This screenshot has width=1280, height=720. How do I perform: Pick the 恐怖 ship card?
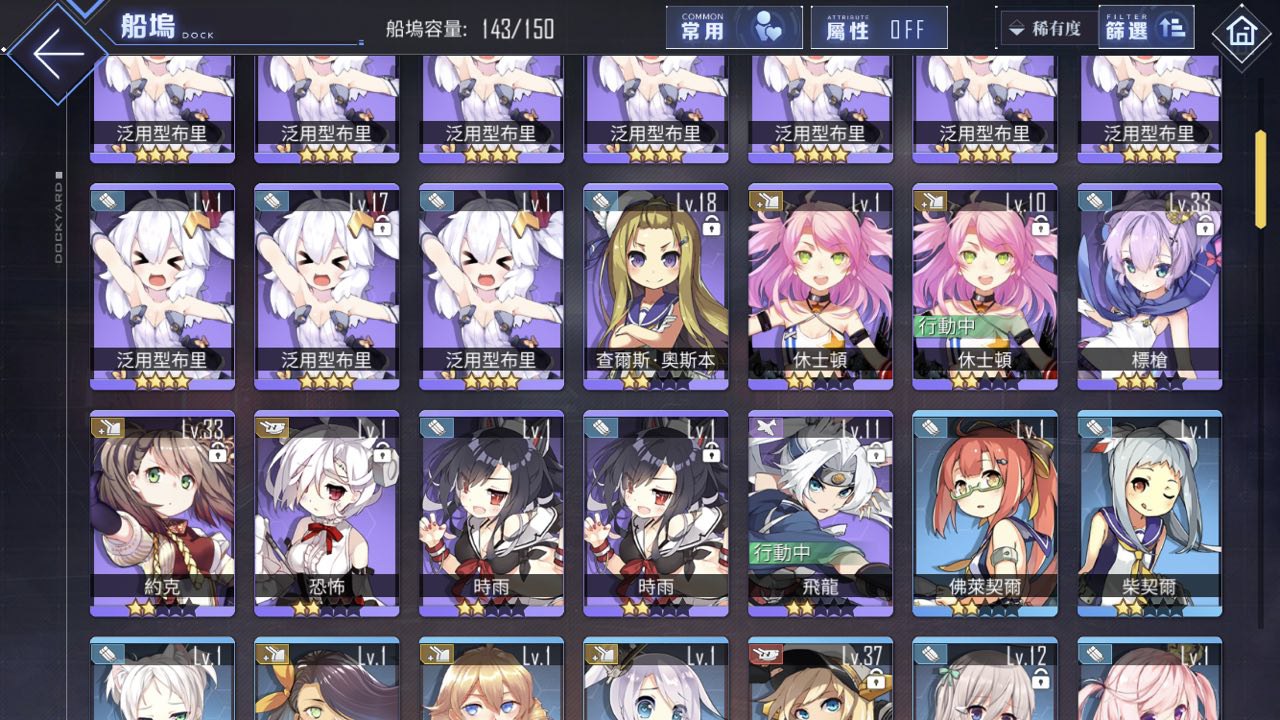(x=326, y=513)
